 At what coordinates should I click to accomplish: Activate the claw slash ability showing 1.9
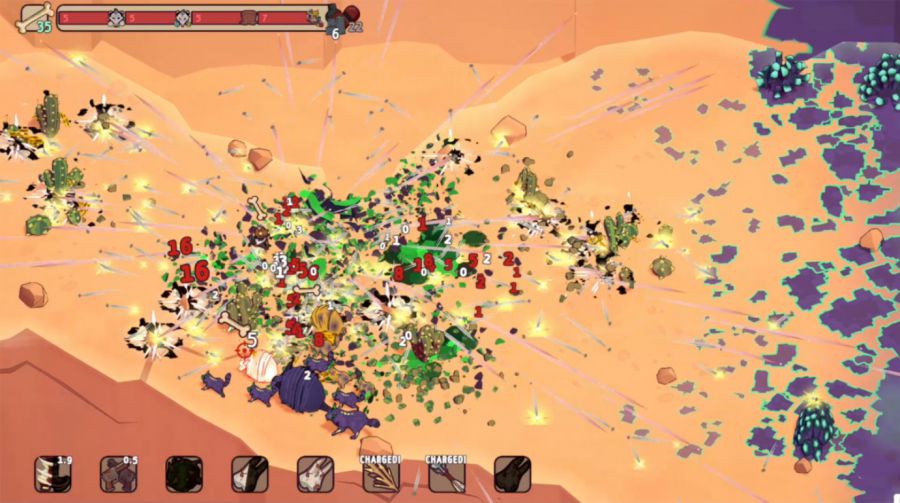pos(52,474)
